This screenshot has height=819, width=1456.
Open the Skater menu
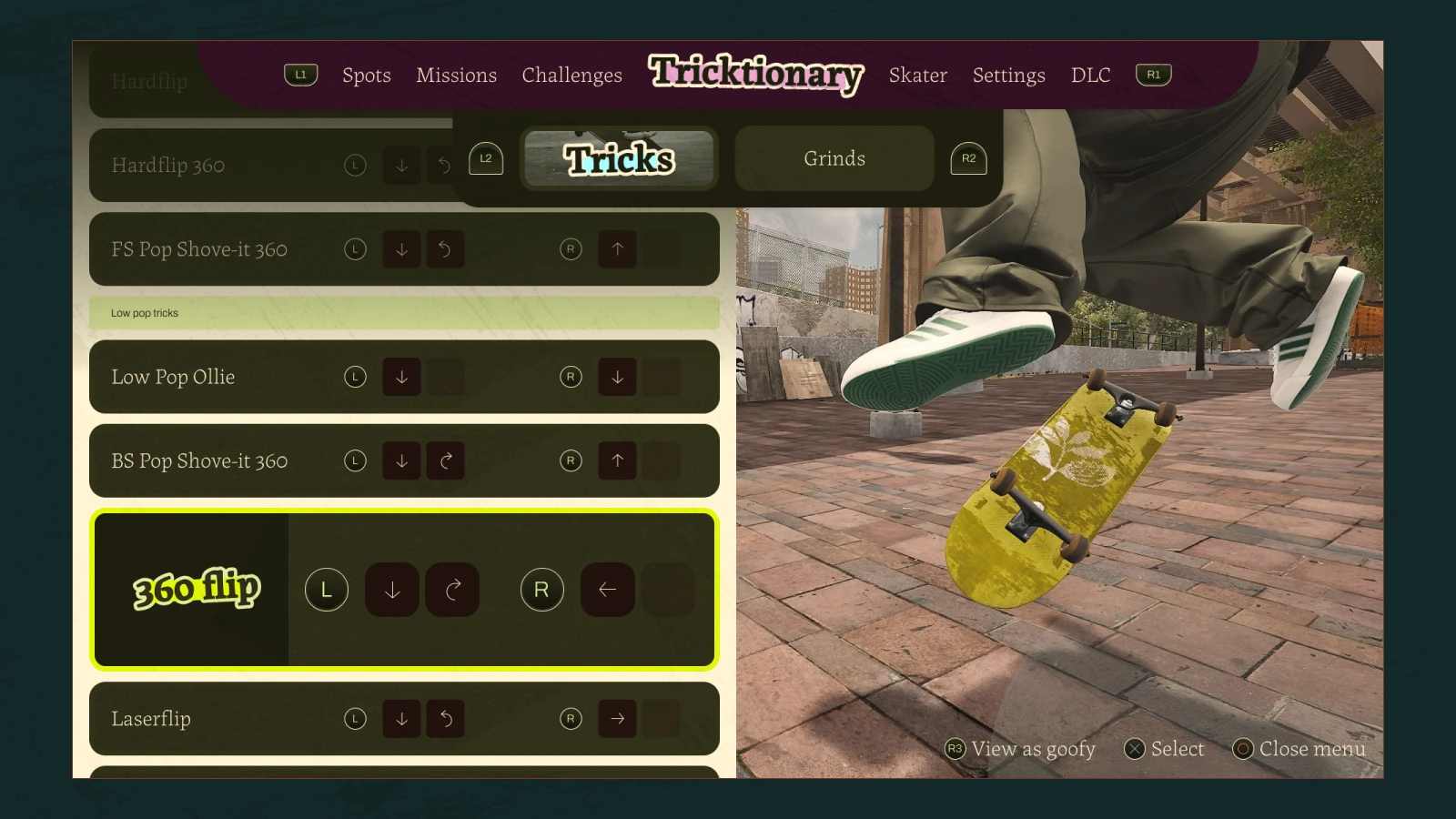(917, 76)
